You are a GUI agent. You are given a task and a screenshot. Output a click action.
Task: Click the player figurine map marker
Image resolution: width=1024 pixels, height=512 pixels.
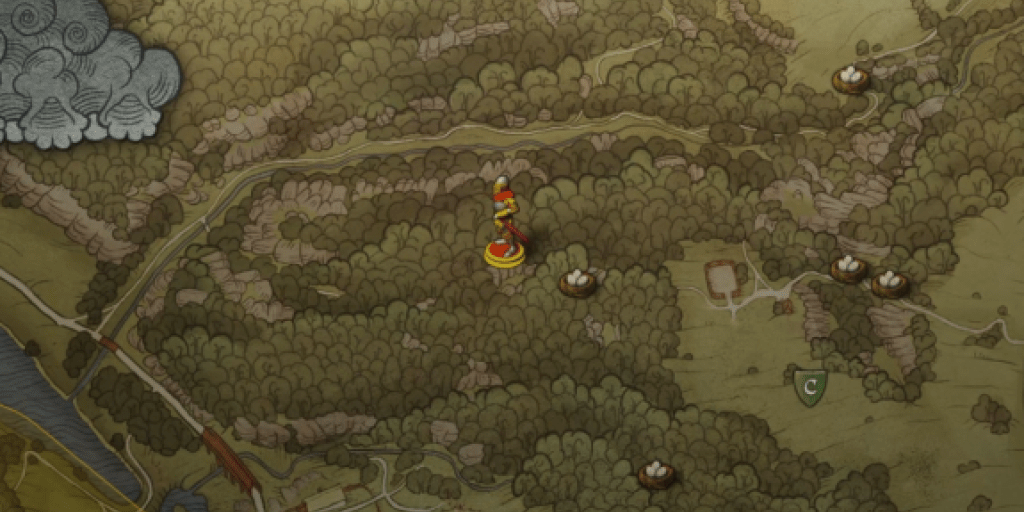[504, 225]
